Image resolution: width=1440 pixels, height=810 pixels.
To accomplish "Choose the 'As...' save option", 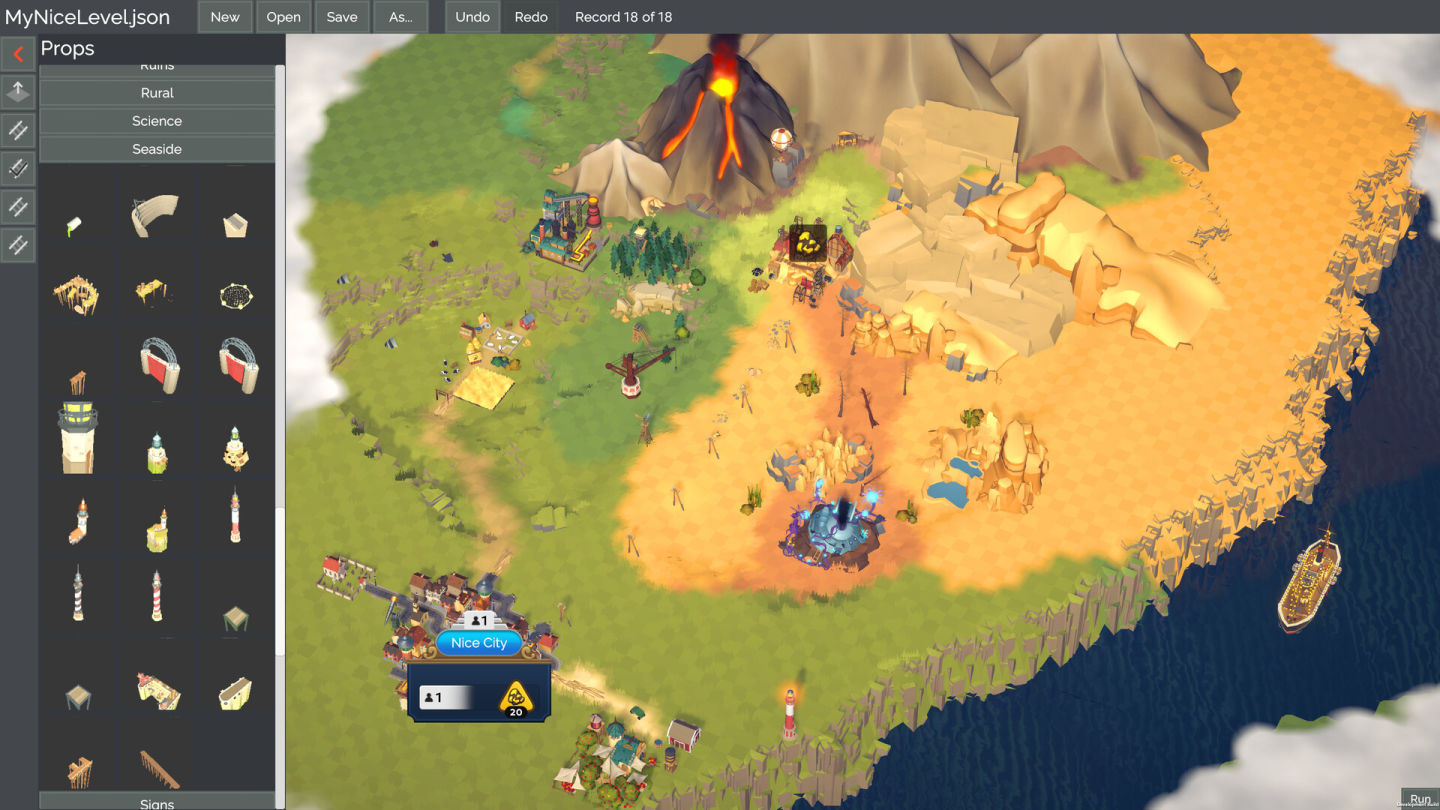I will point(400,17).
